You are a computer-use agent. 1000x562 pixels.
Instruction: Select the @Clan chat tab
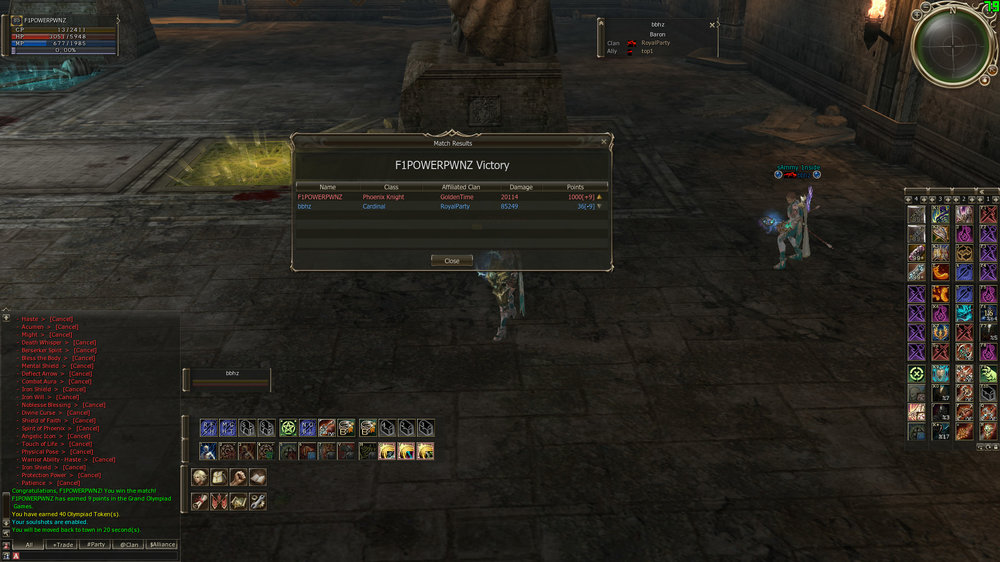point(128,544)
